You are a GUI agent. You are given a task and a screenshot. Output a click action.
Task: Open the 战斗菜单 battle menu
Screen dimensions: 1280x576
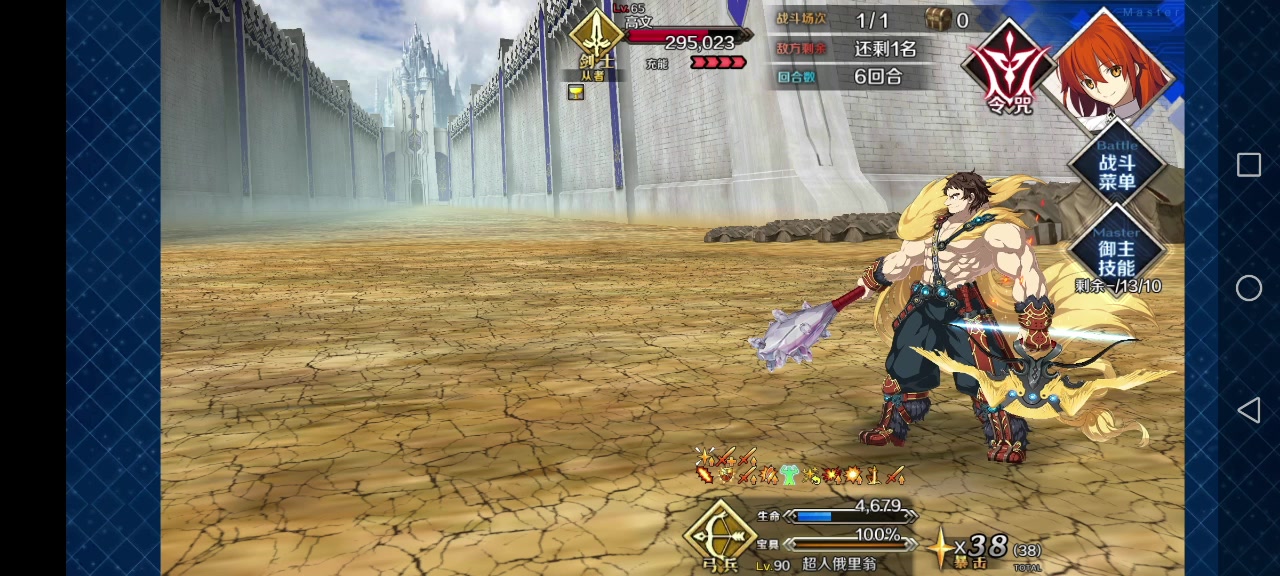click(1116, 172)
